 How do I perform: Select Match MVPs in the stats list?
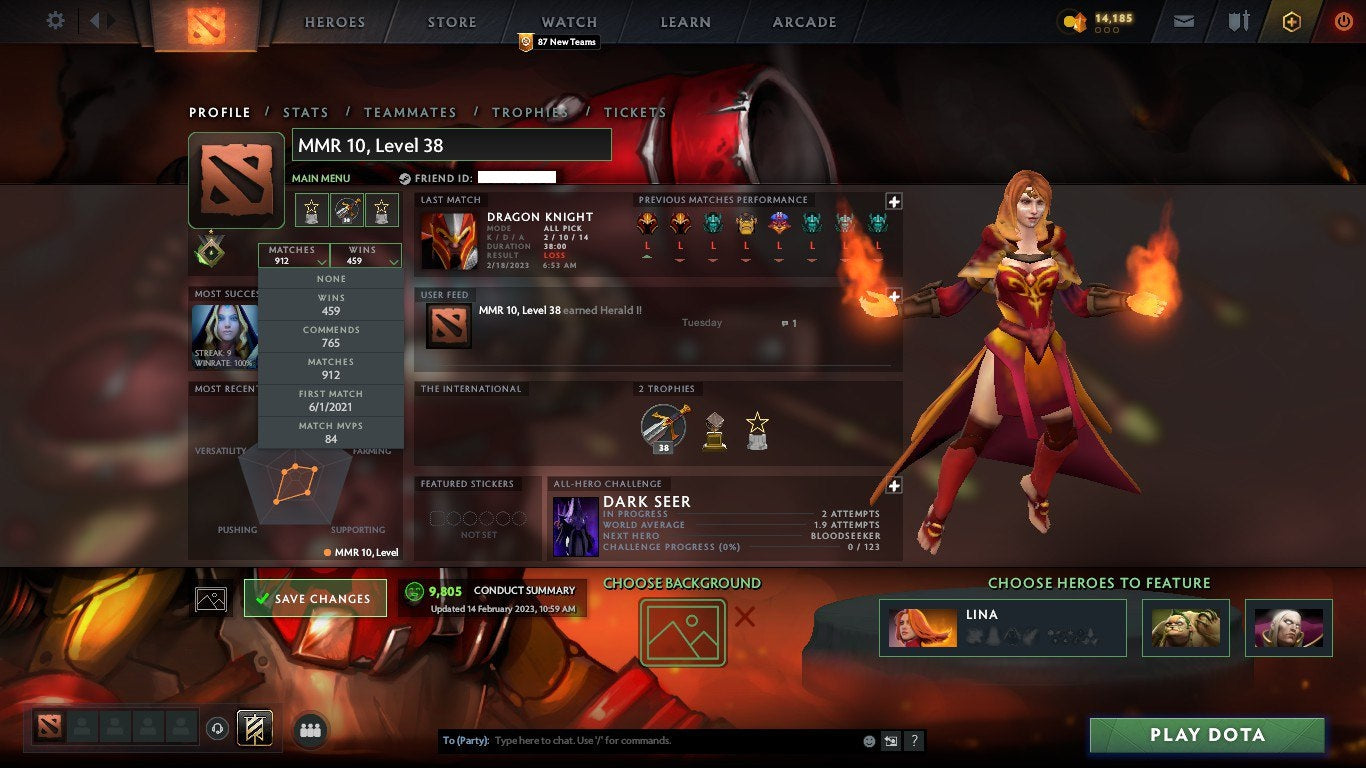[330, 431]
